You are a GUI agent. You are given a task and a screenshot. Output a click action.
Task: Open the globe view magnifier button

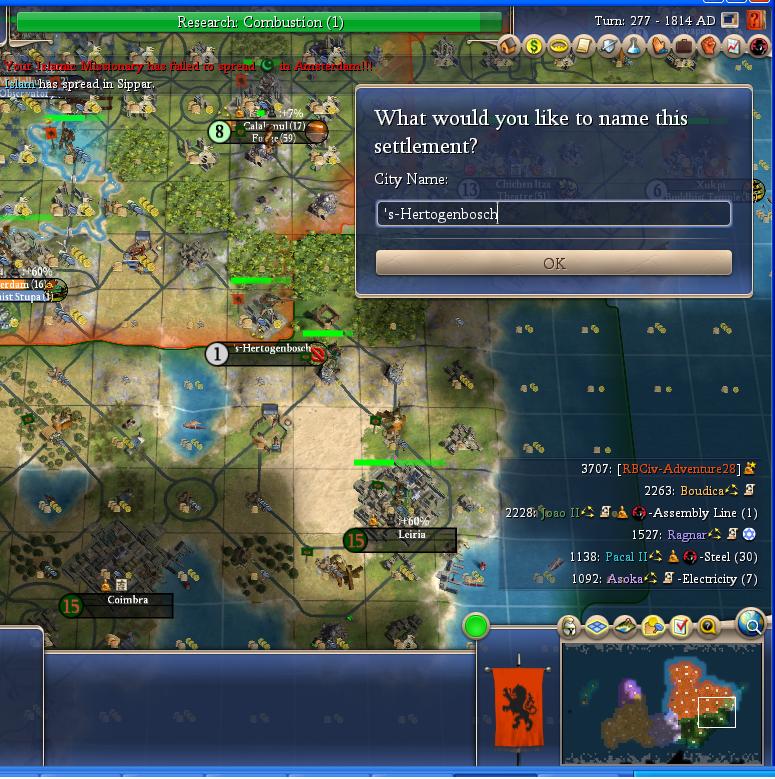tap(750, 624)
